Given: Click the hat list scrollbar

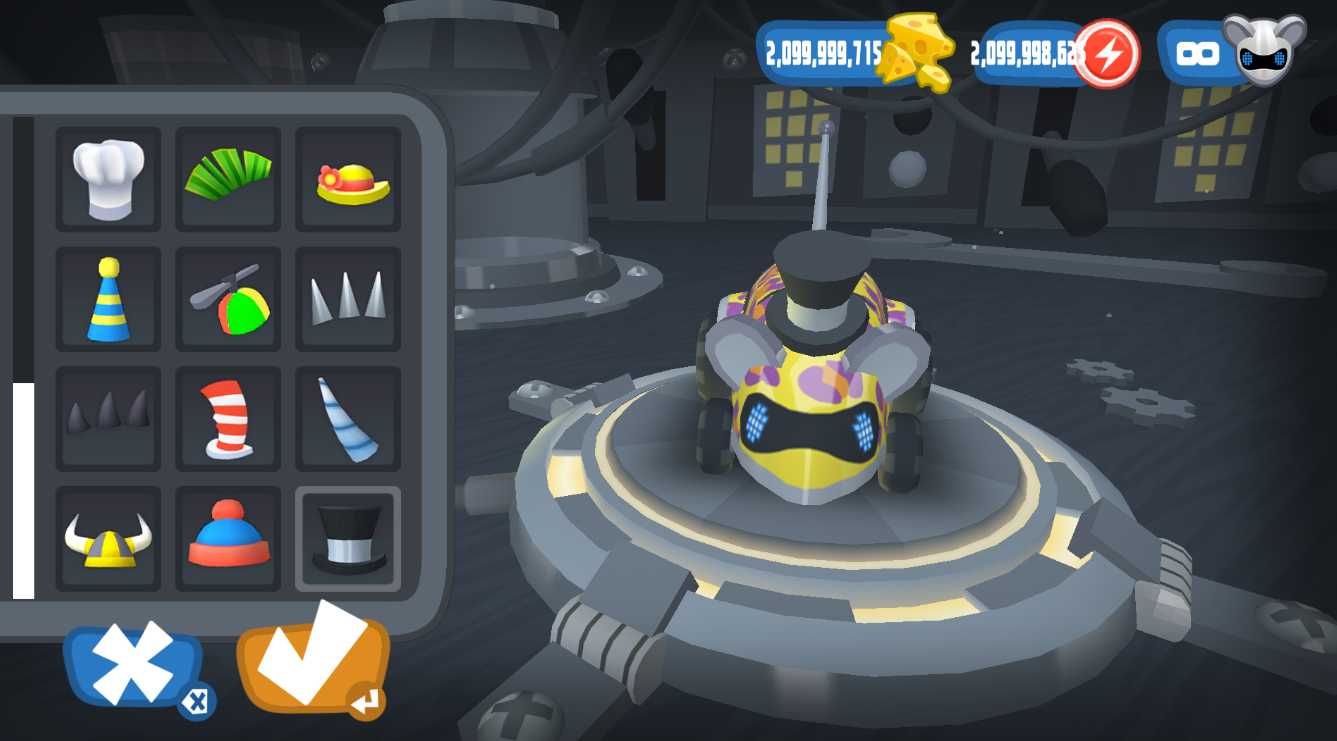Looking at the screenshot, I should [x=23, y=490].
